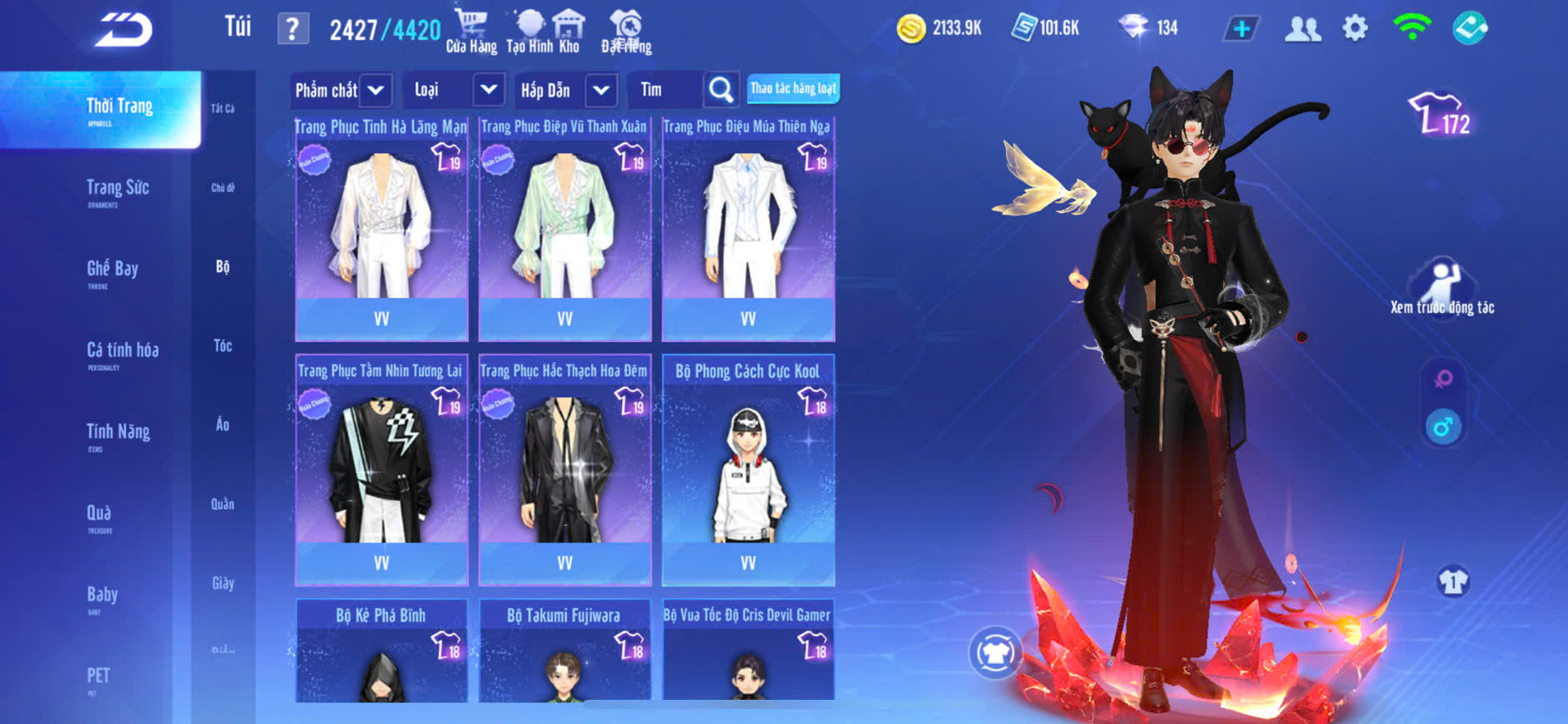Add currency with the plus button
Image resolution: width=1568 pixels, height=724 pixels.
[x=1241, y=29]
